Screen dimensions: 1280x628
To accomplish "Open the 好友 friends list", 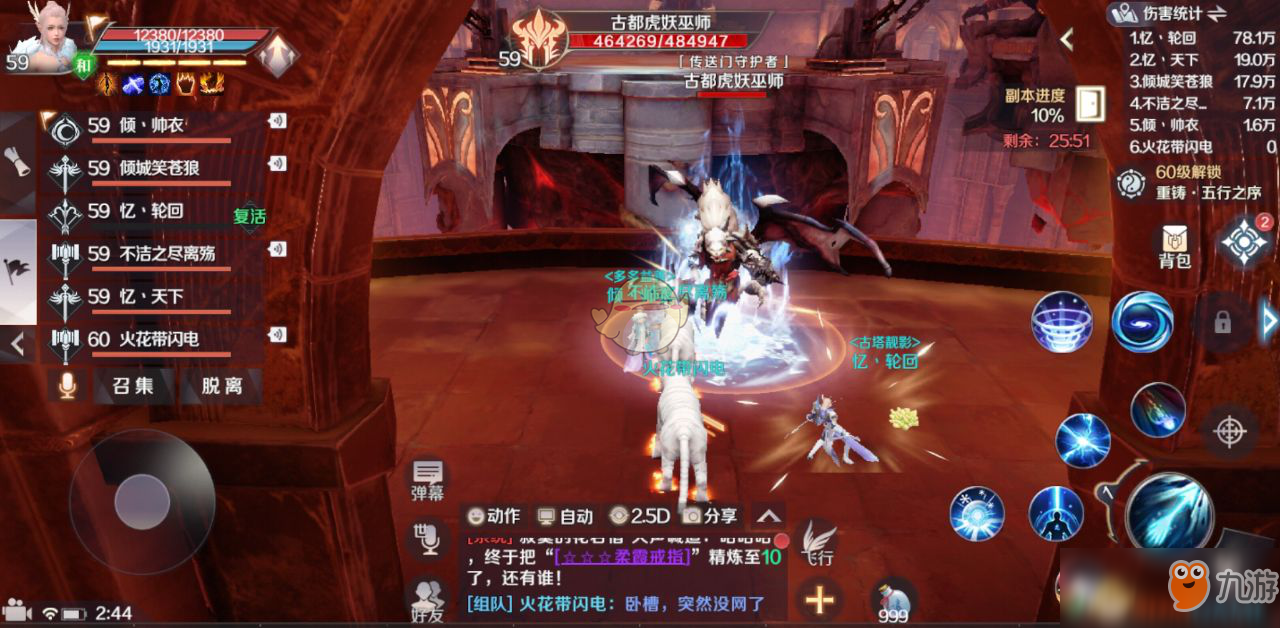I will coord(429,601).
